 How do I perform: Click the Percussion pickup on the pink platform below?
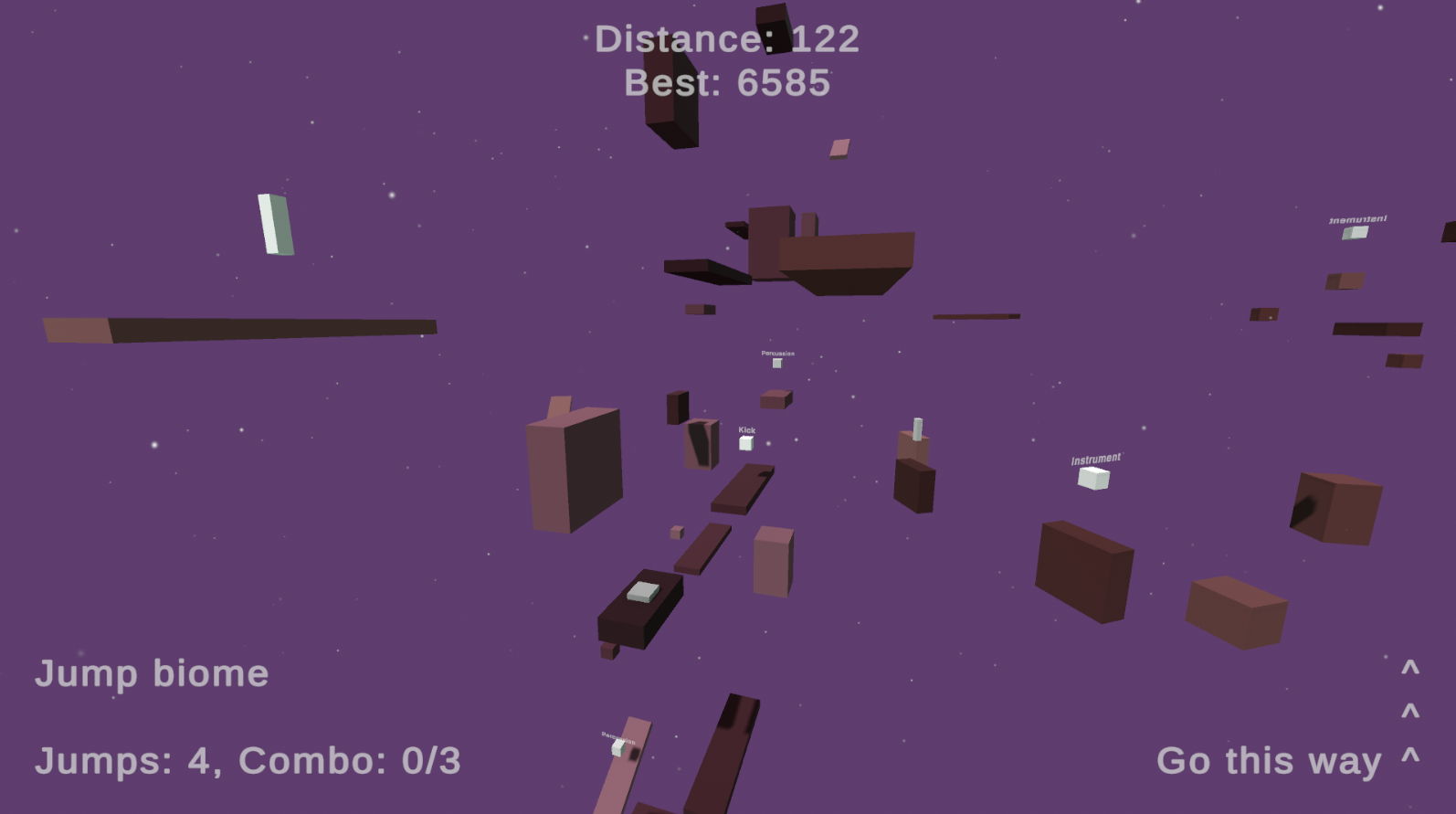pos(619,747)
